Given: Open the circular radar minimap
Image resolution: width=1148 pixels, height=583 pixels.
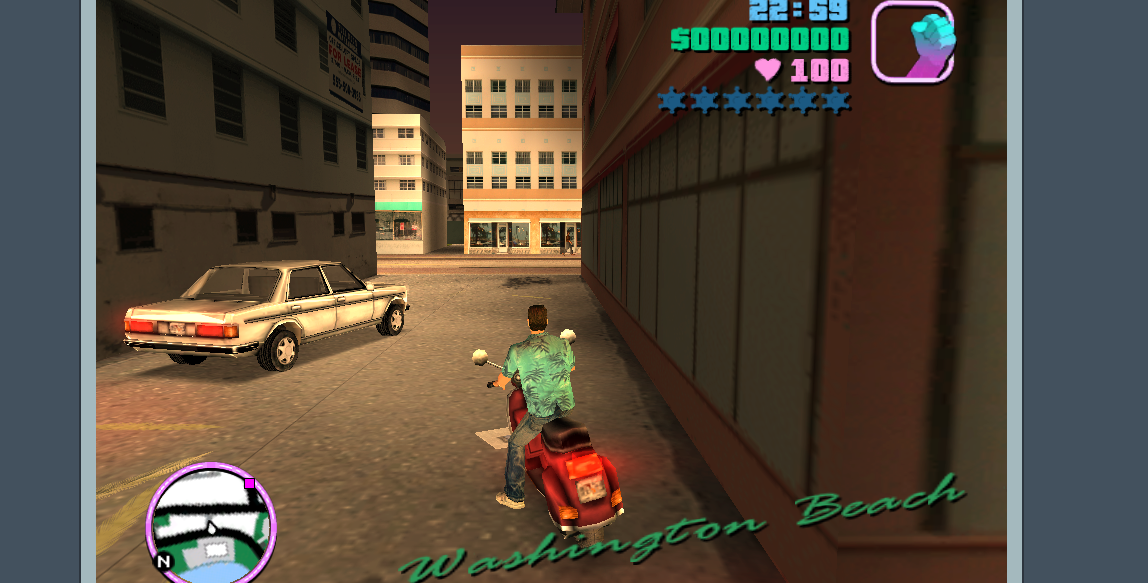Looking at the screenshot, I should [211, 524].
